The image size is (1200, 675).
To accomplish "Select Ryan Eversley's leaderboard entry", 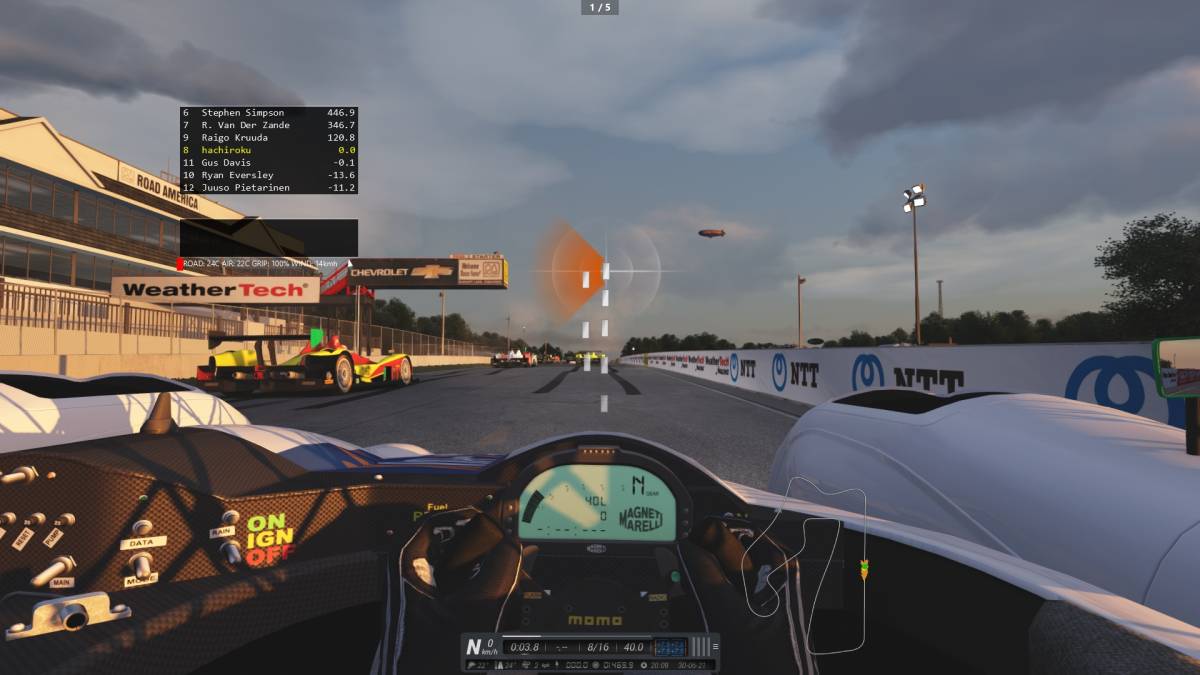I will [268, 175].
